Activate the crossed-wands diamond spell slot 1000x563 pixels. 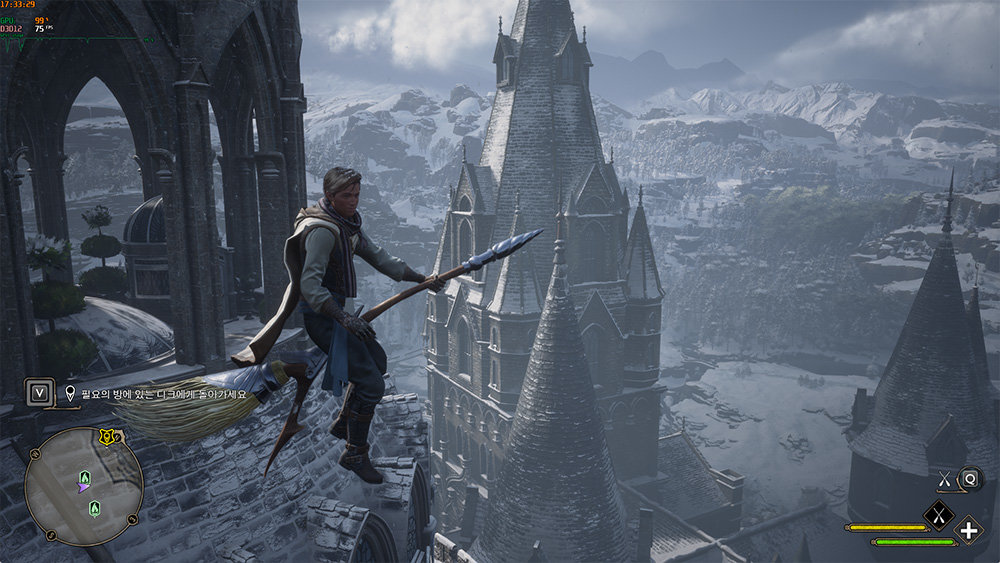(938, 515)
